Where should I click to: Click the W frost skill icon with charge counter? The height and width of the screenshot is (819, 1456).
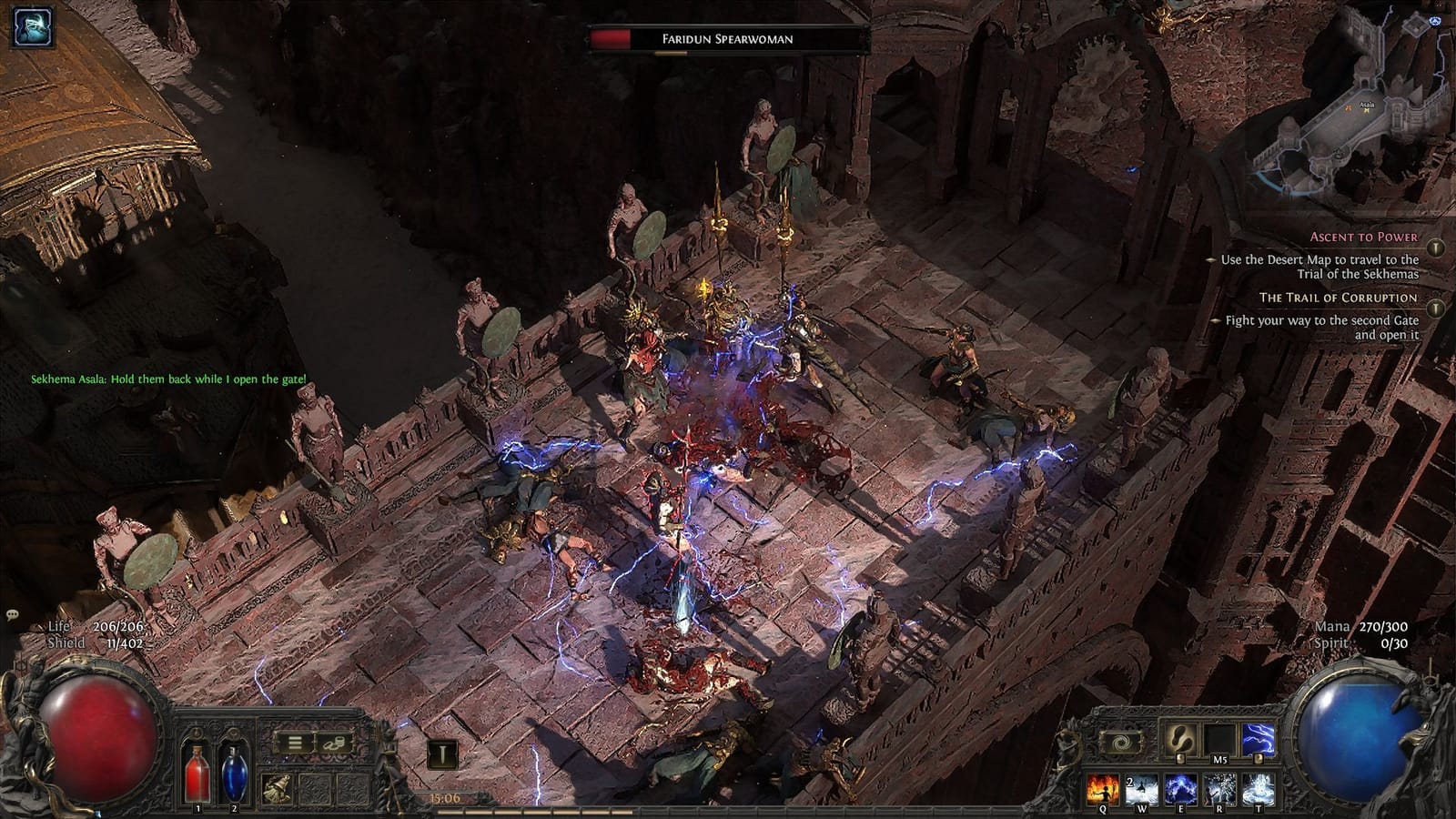1142,789
